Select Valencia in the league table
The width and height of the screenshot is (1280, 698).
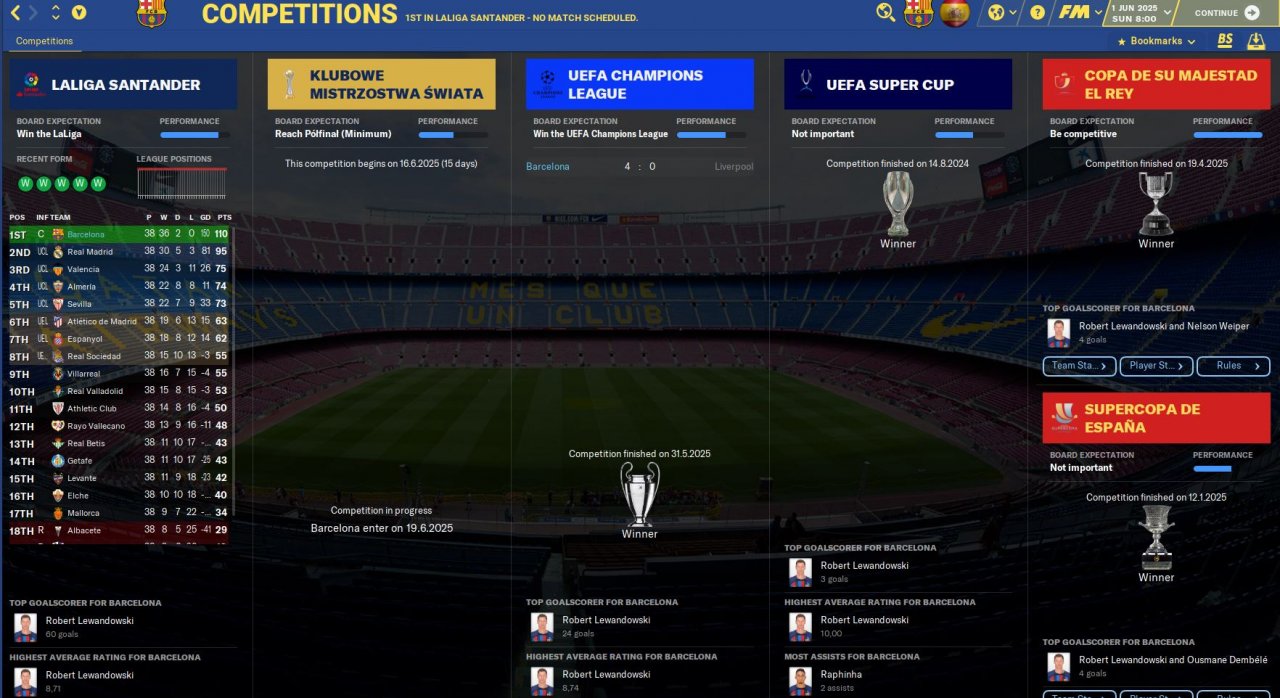83,269
